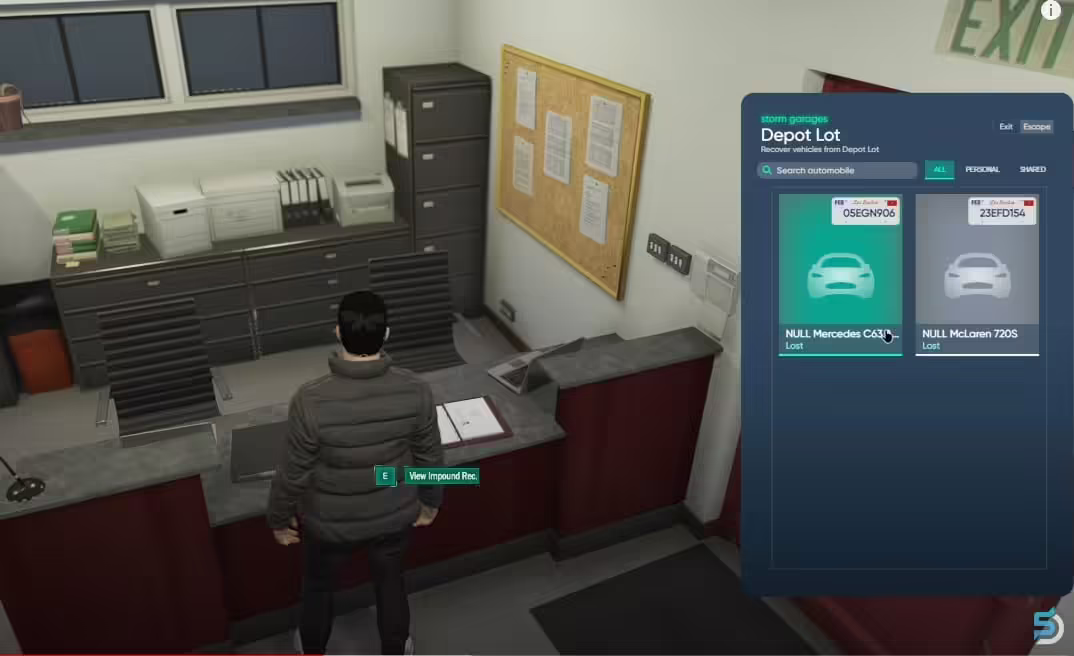Select the NULL Mercedes C63 card

pos(840,274)
